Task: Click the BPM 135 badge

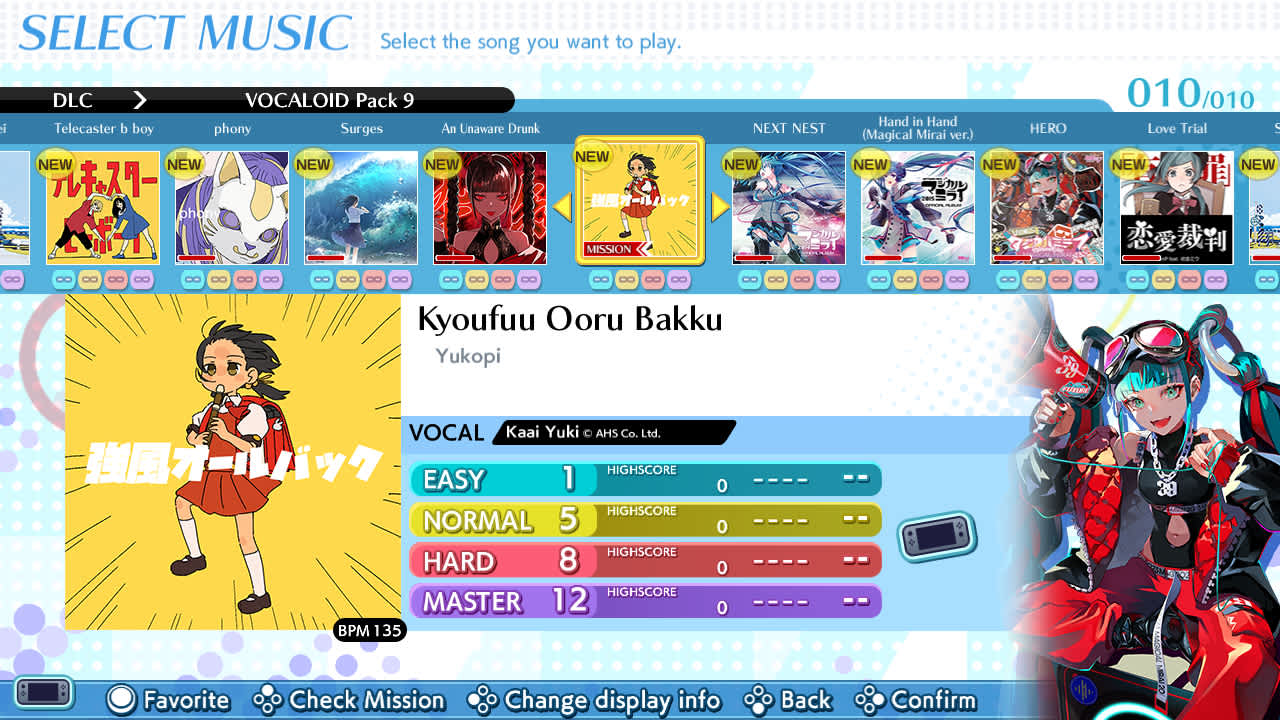Action: 370,631
